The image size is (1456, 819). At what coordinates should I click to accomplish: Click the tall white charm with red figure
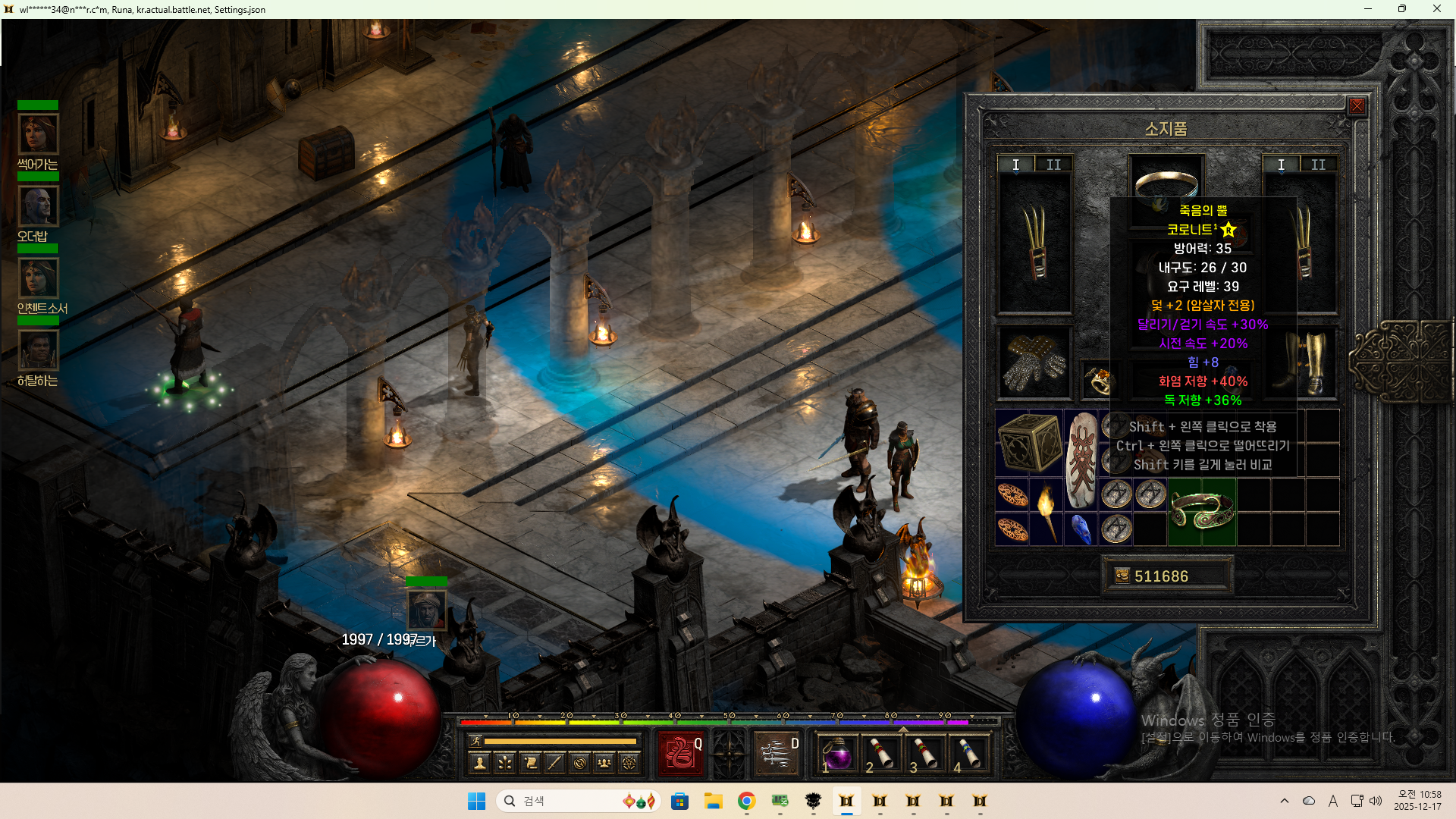click(x=1081, y=460)
